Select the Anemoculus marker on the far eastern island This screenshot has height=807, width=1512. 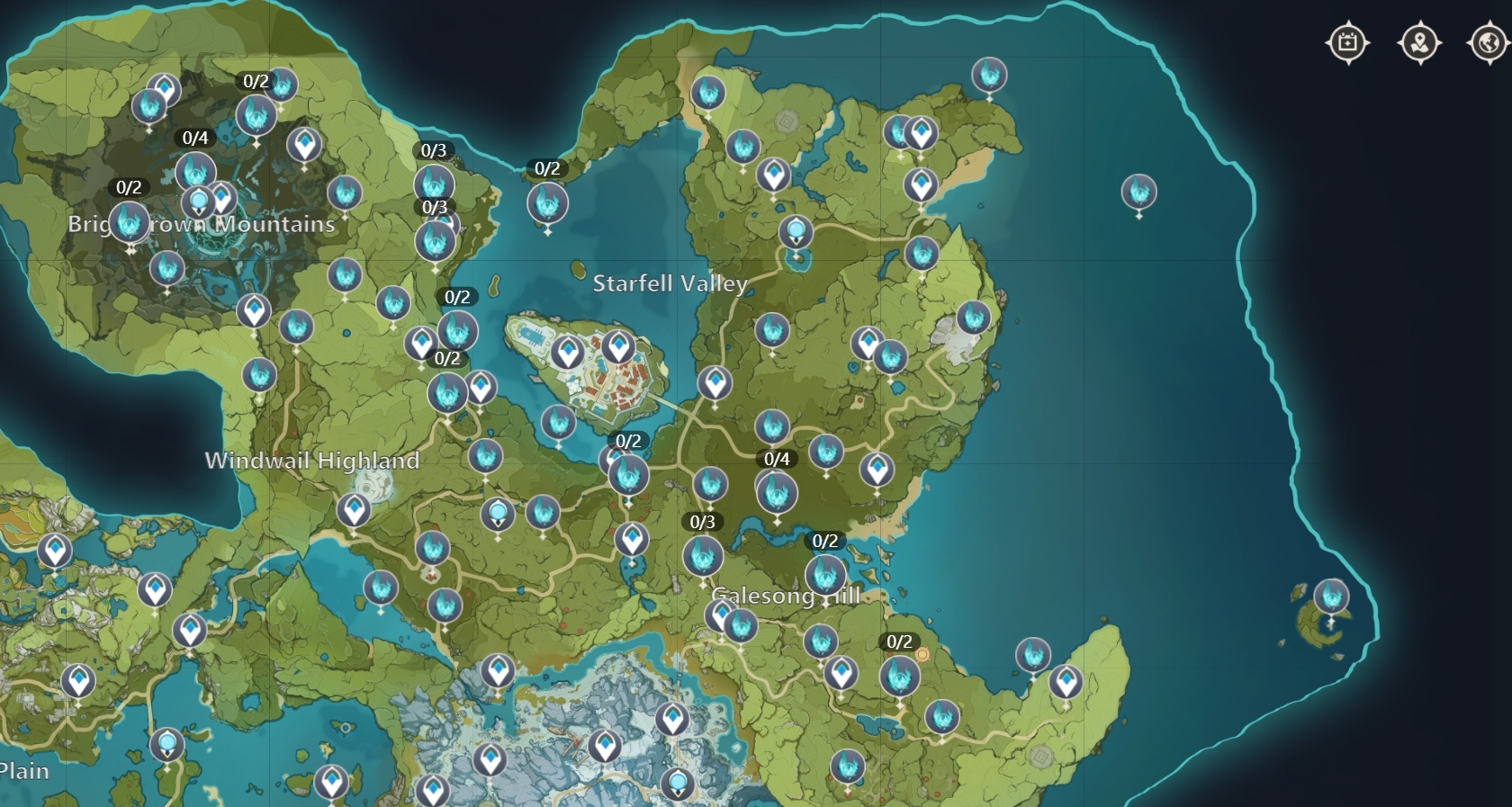coord(1331,596)
